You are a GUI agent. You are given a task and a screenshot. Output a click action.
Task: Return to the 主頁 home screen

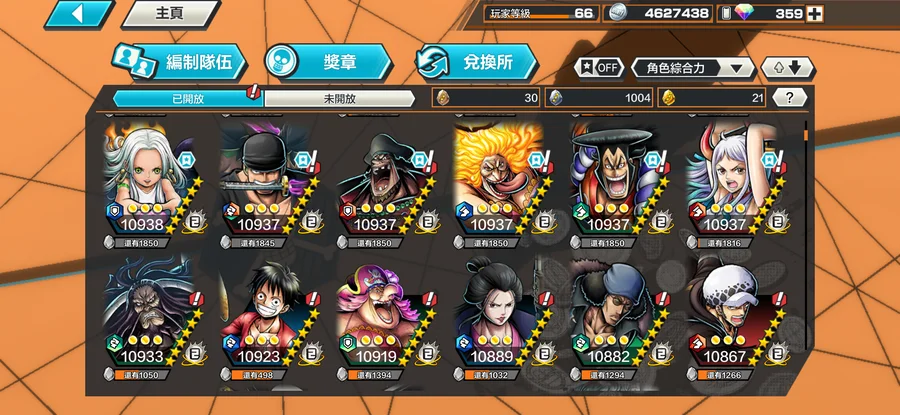[170, 14]
